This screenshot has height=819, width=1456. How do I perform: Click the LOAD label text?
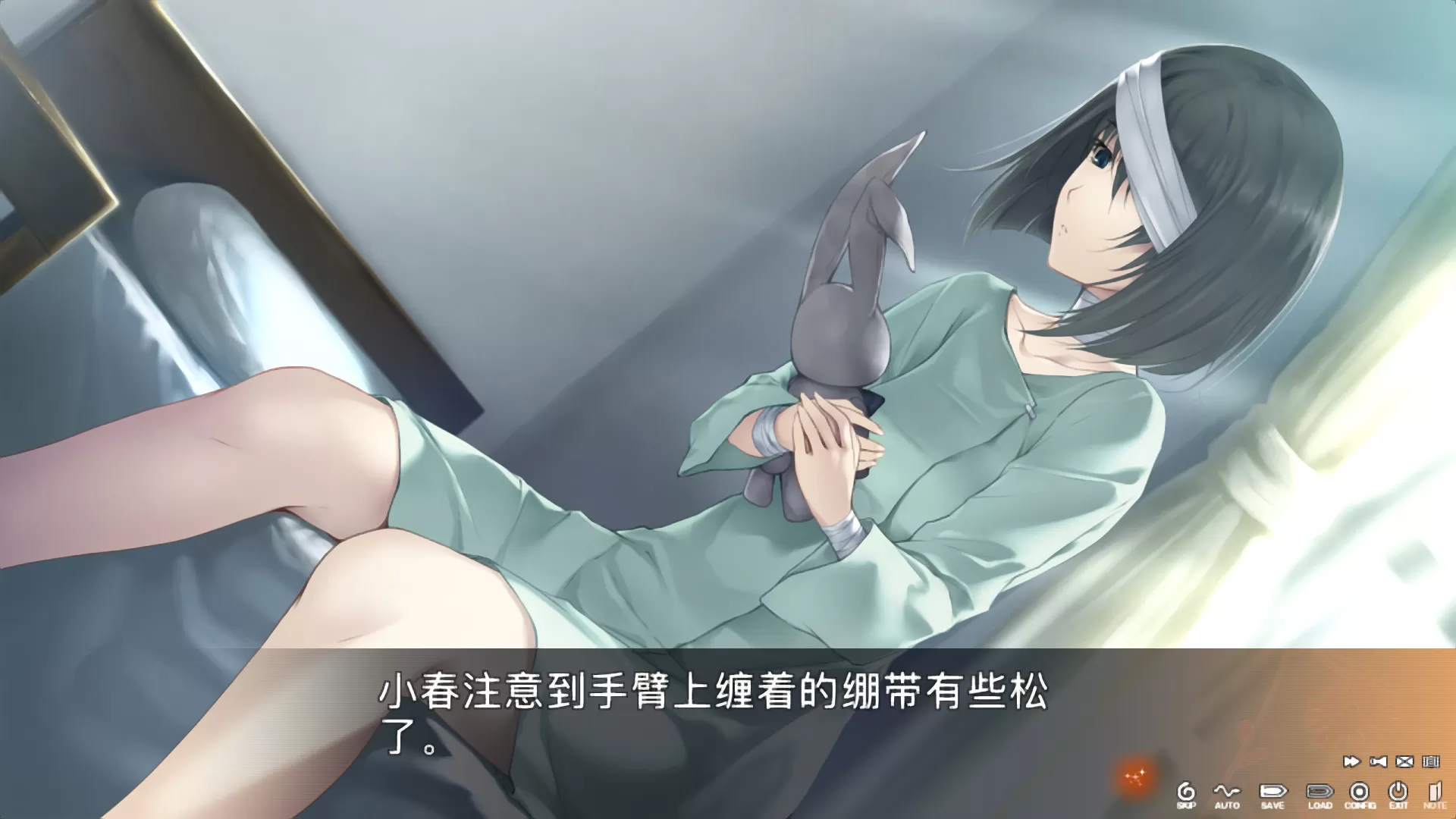click(x=1320, y=805)
